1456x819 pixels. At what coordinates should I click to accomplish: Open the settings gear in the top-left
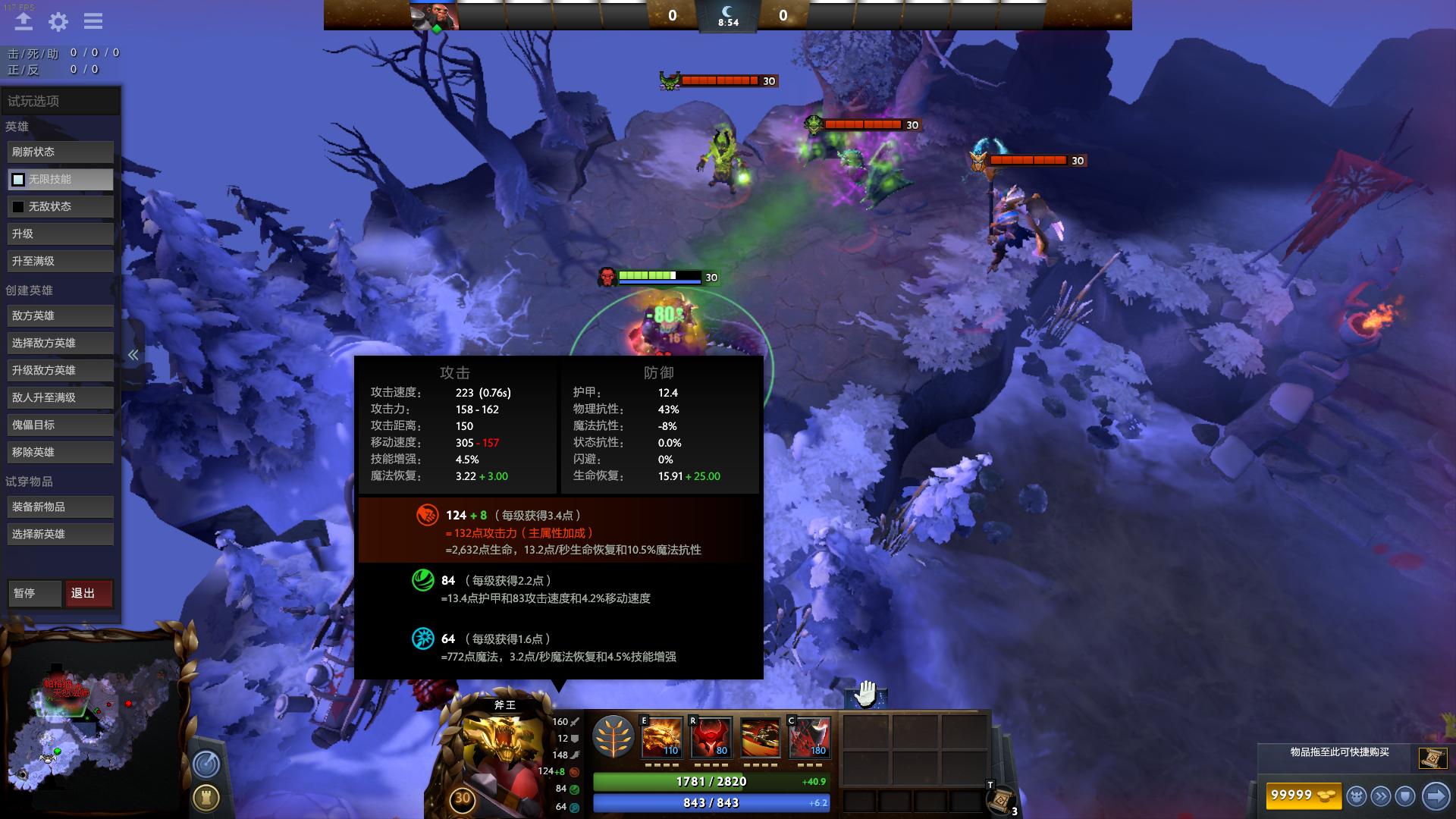coord(58,22)
